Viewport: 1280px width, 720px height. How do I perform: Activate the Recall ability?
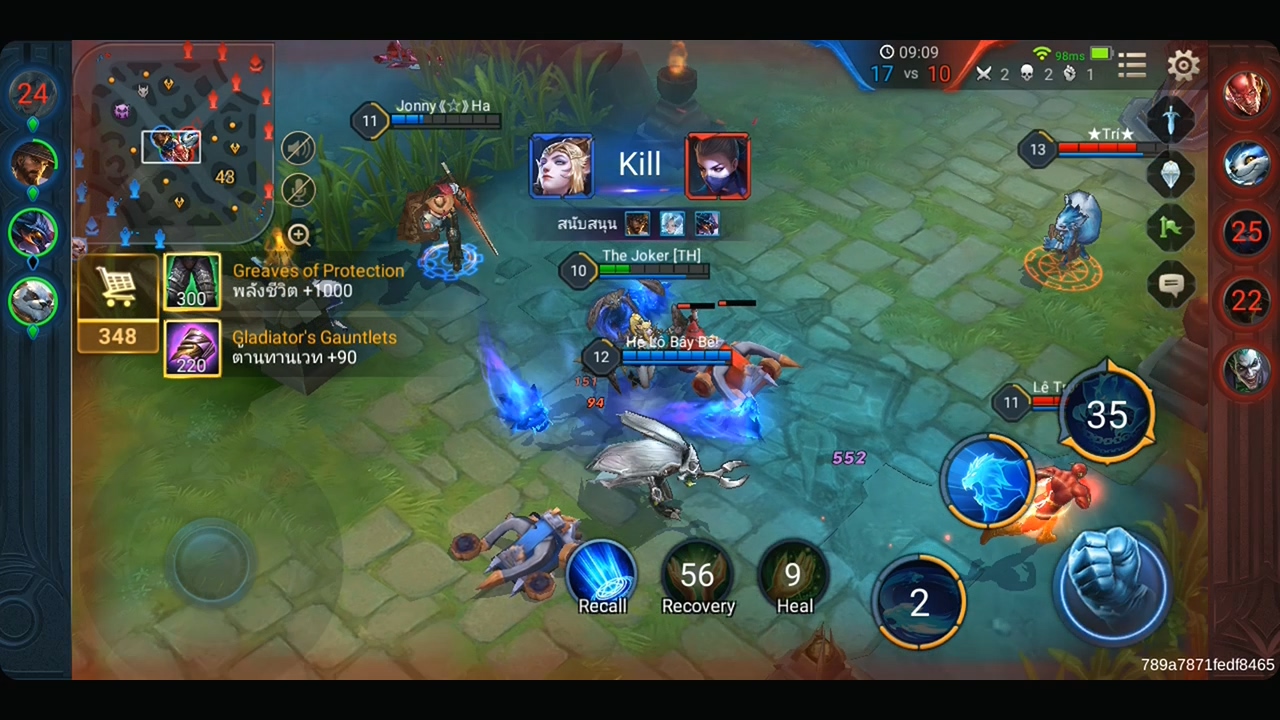point(602,575)
